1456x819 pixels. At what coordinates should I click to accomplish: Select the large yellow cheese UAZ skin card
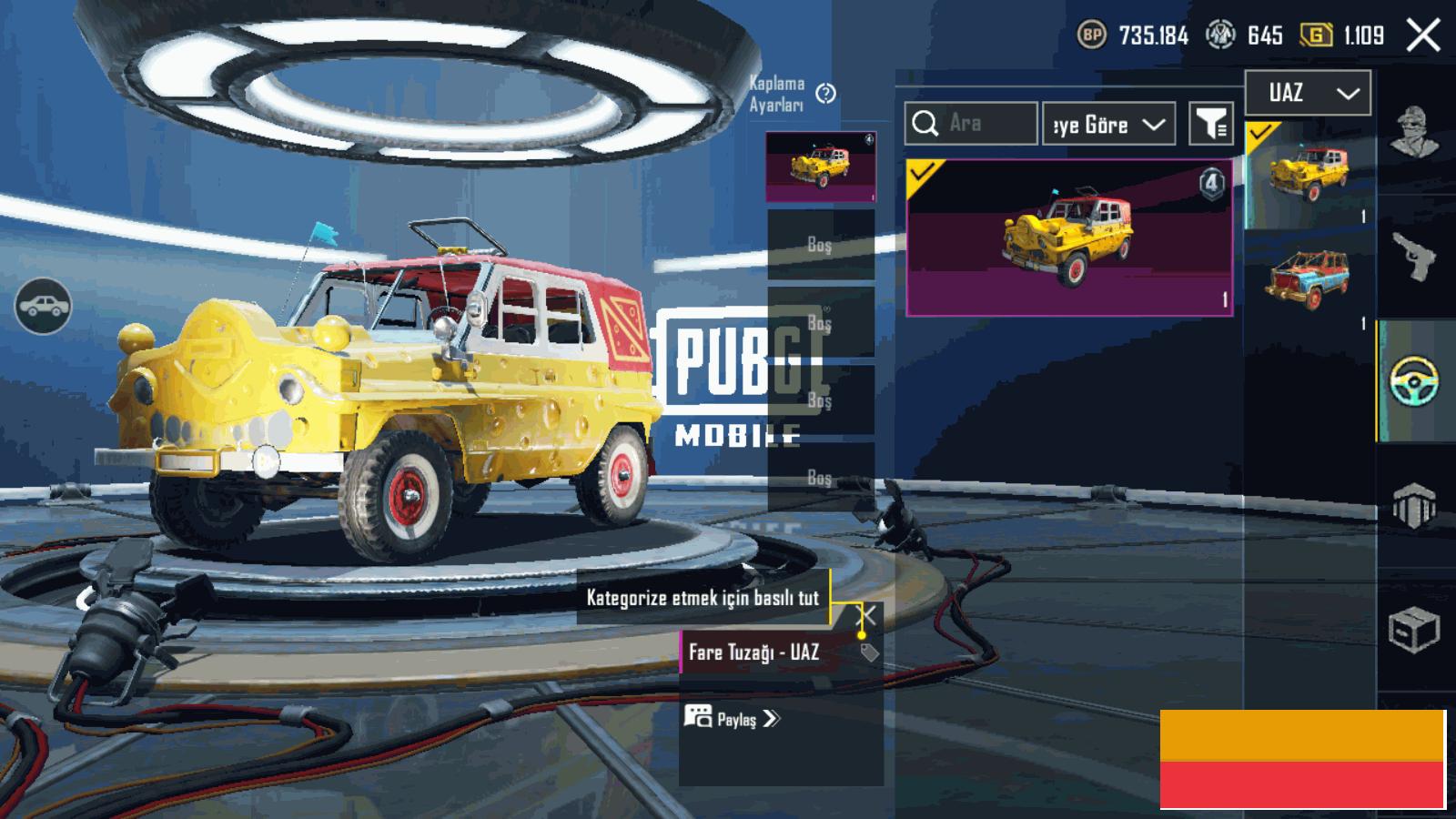click(x=1069, y=238)
